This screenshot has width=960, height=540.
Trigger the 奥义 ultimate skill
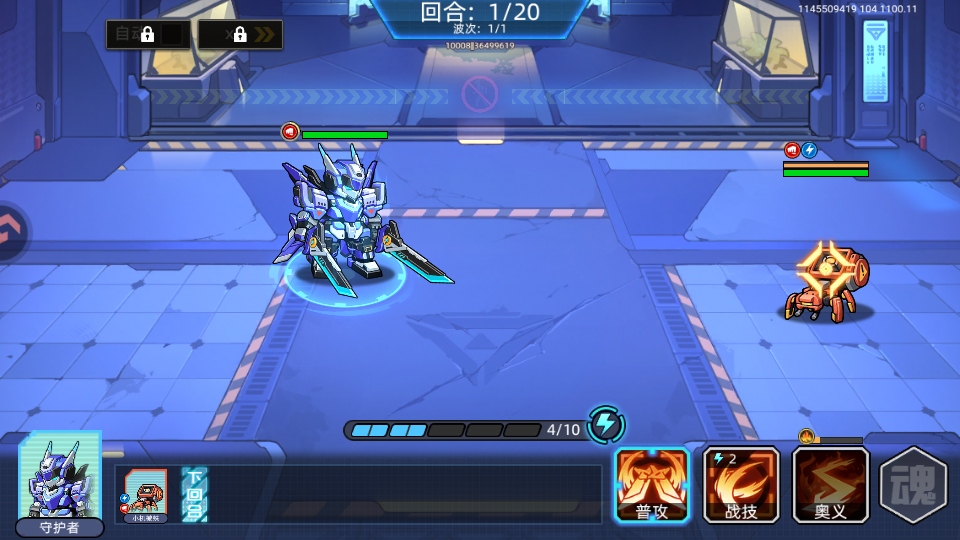point(830,484)
